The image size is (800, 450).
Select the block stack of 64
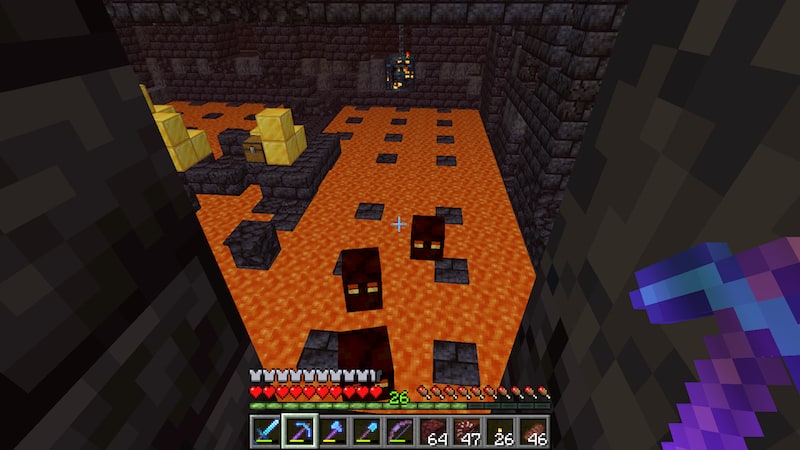[x=433, y=431]
